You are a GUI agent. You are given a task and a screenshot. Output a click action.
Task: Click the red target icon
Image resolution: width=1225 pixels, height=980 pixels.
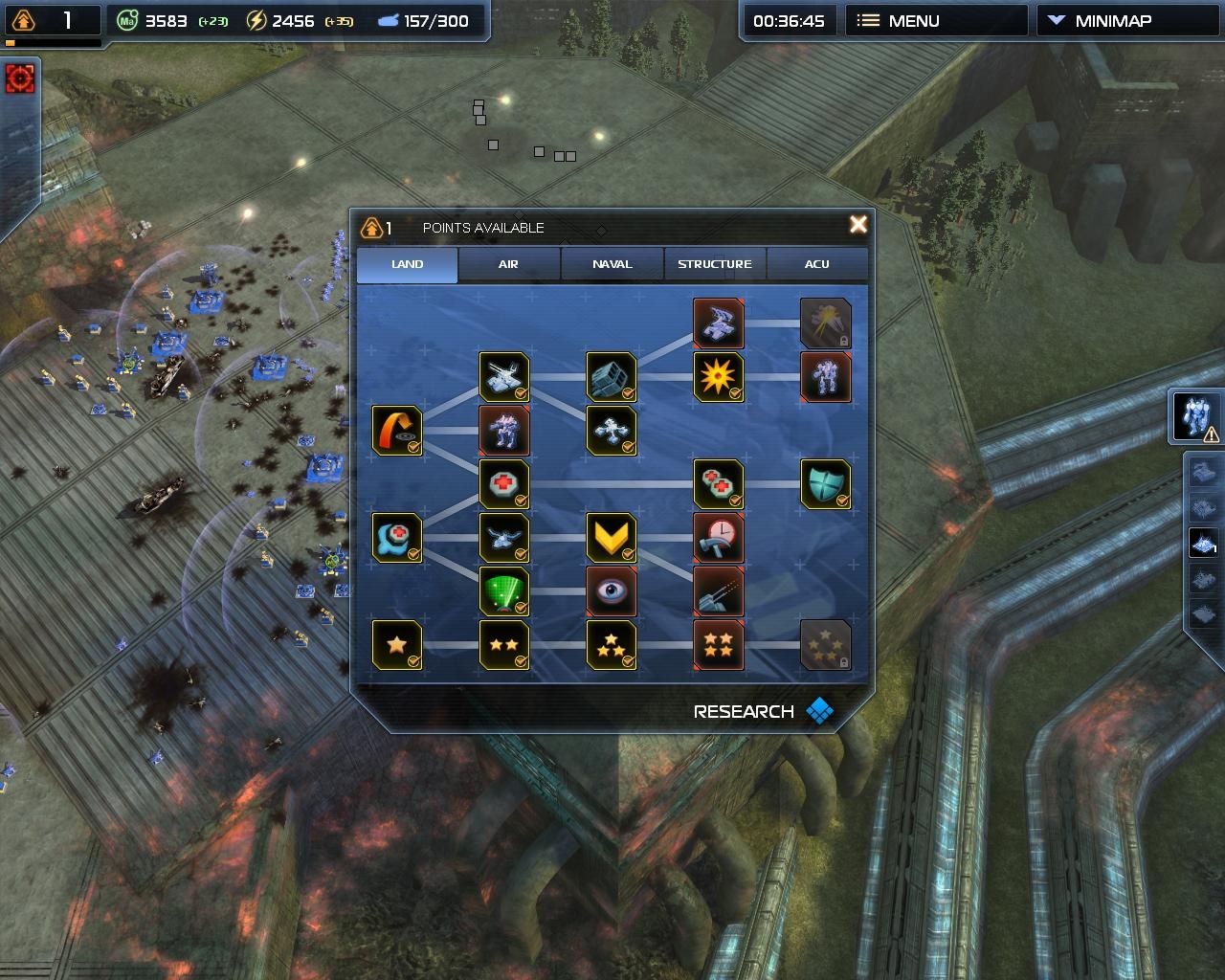pos(19,78)
